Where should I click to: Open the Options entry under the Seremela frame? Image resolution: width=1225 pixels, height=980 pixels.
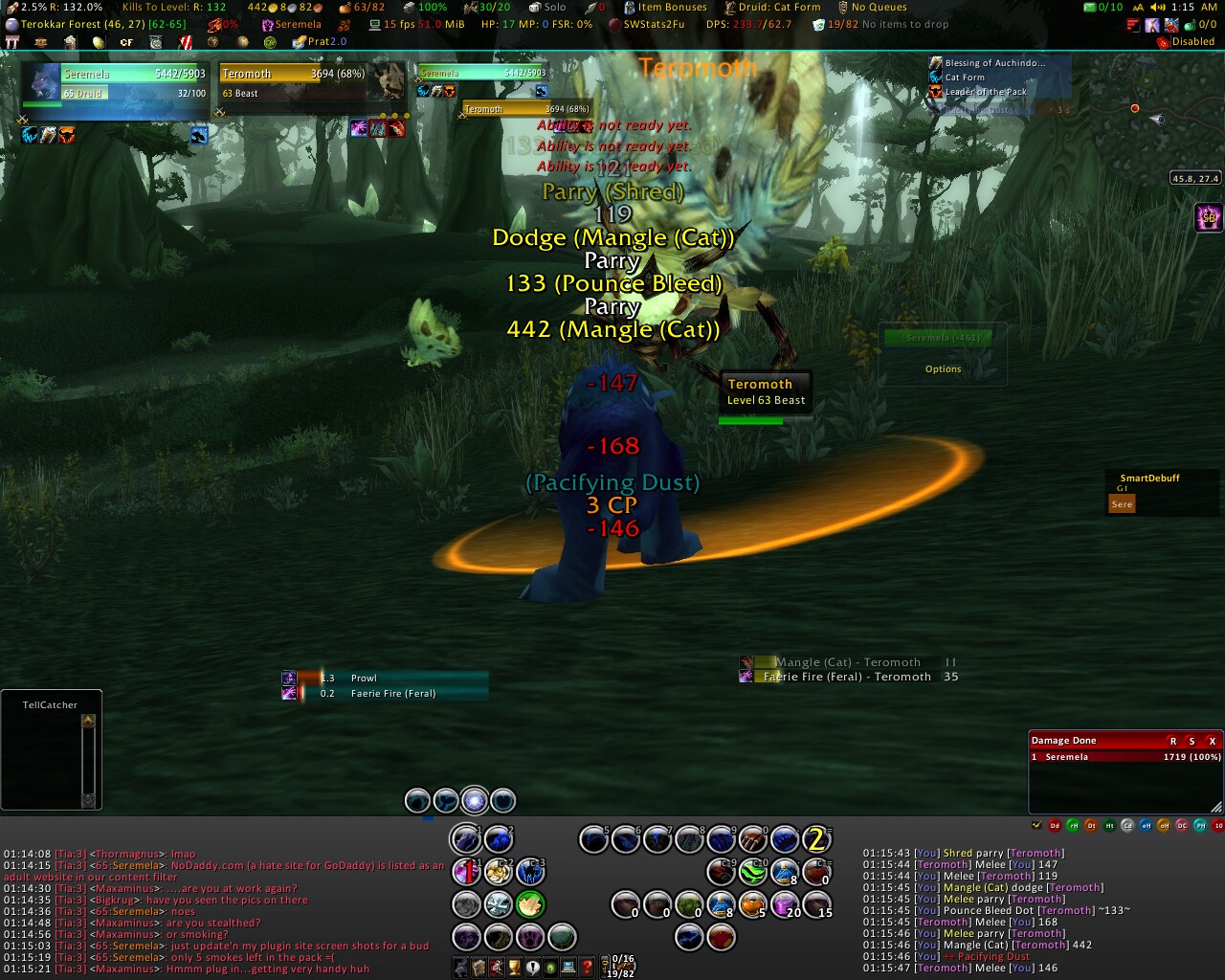tap(943, 369)
